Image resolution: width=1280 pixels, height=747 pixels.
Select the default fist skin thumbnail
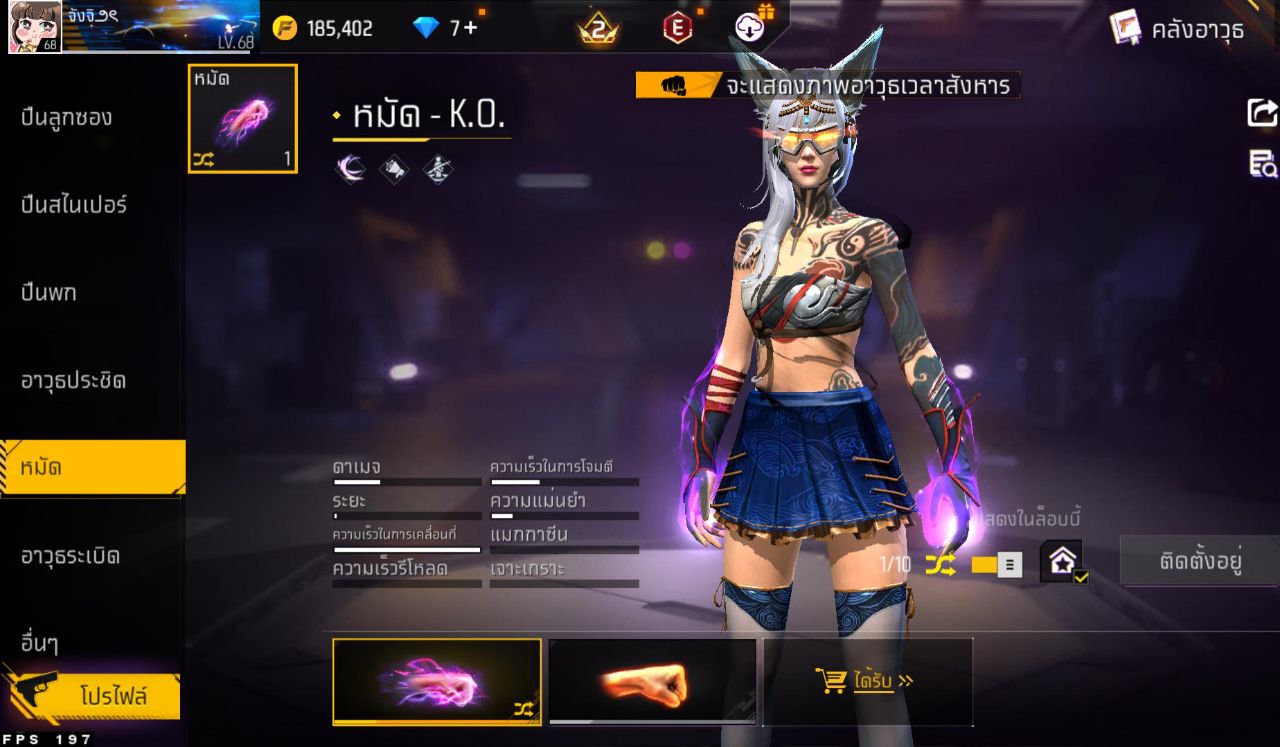coord(650,682)
